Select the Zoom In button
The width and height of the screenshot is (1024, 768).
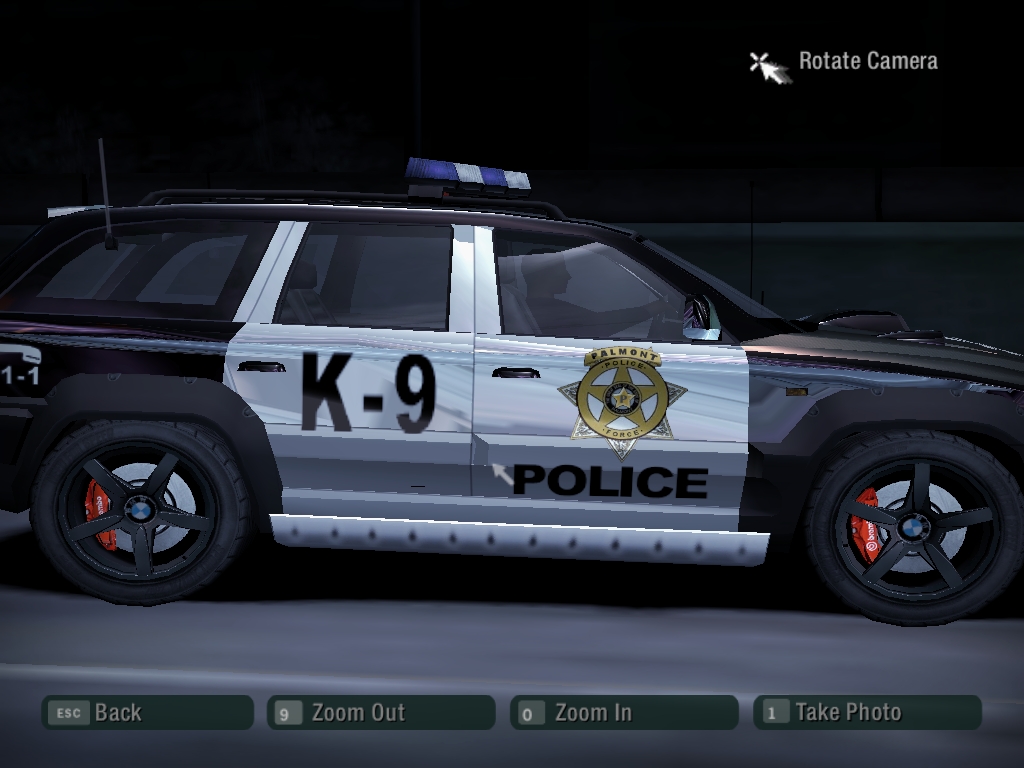pos(624,713)
